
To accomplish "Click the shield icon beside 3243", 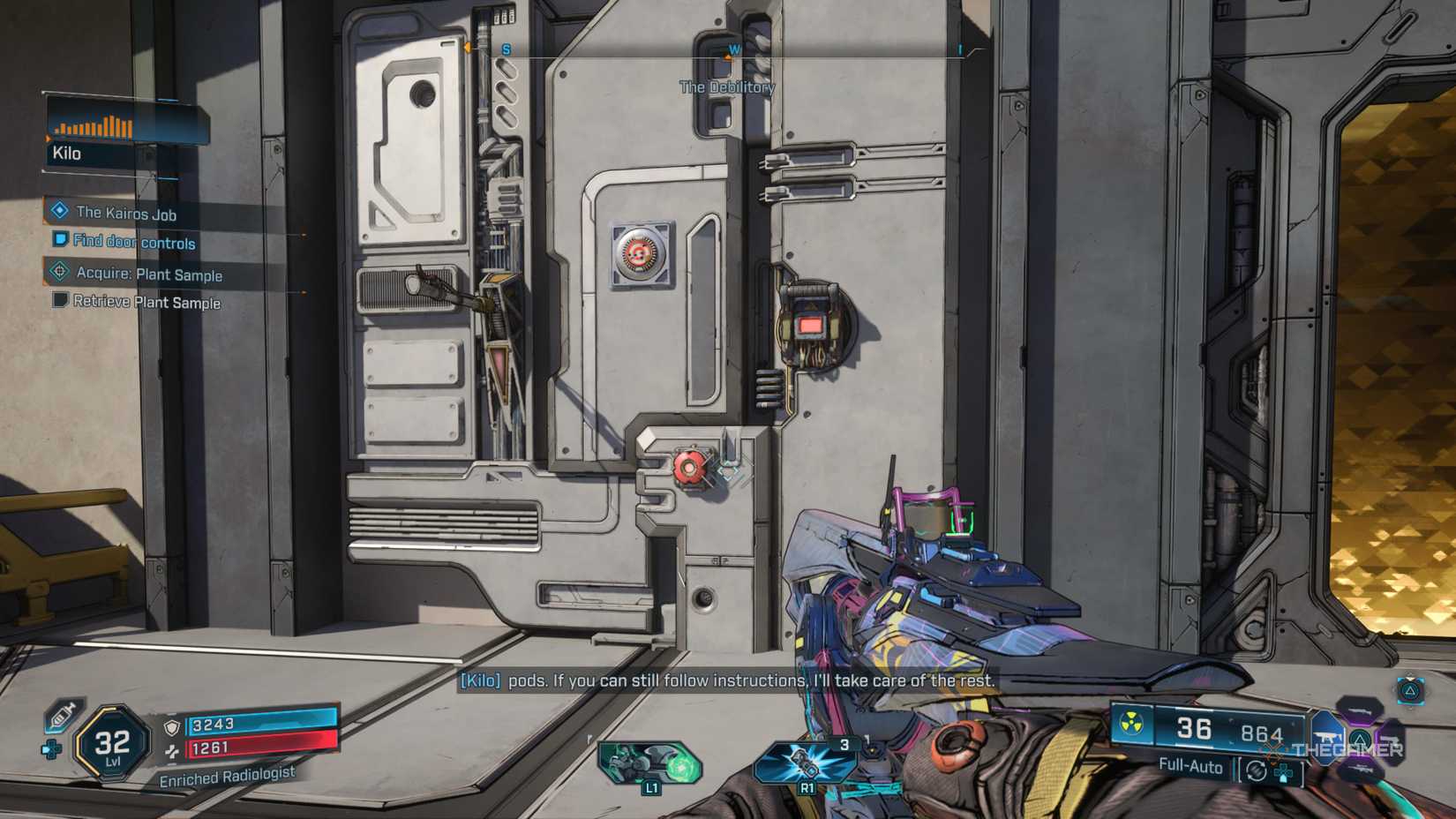I will (x=172, y=727).
